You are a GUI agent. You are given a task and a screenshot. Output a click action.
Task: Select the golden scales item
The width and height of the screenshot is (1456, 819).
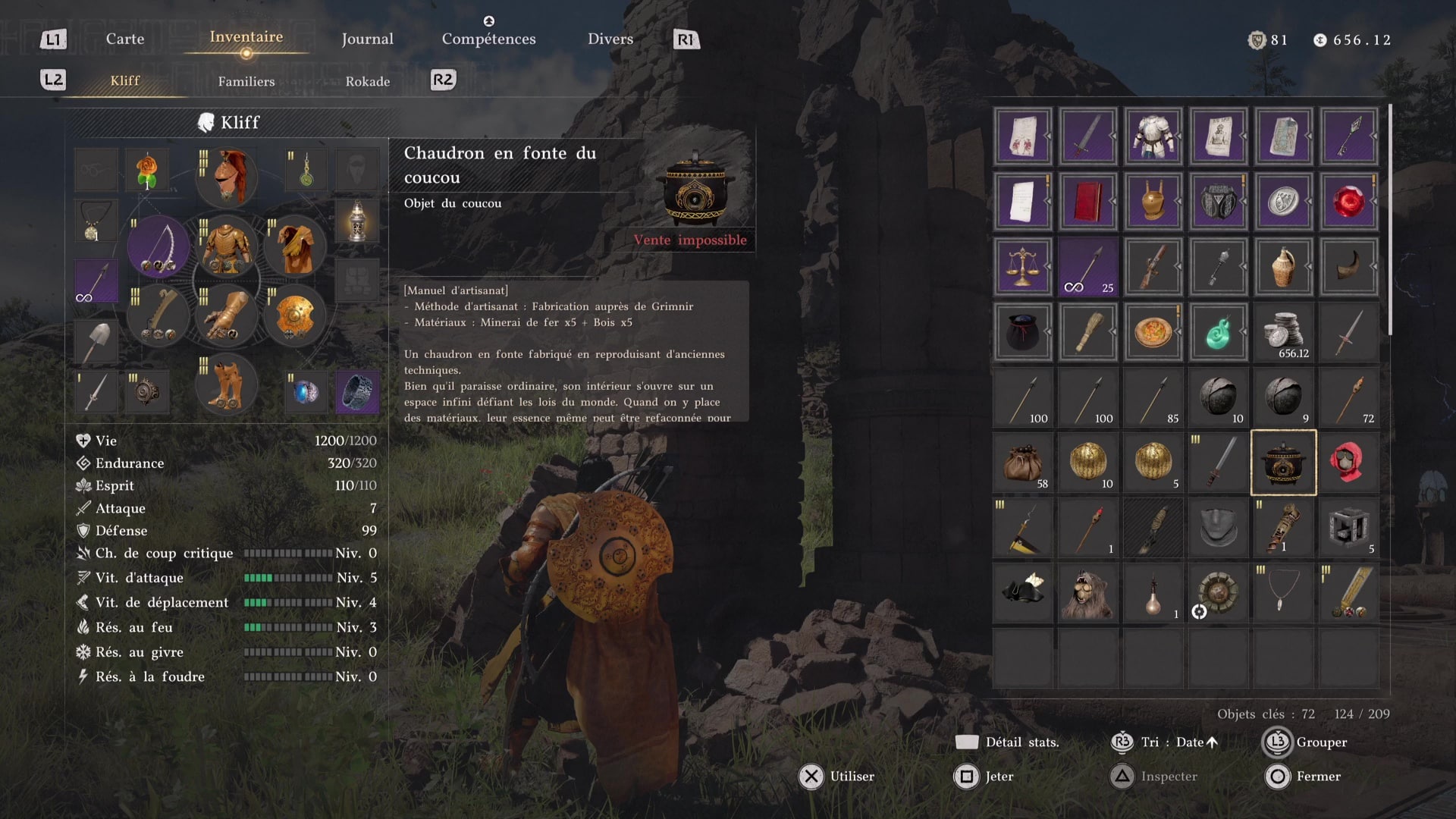pos(1022,267)
